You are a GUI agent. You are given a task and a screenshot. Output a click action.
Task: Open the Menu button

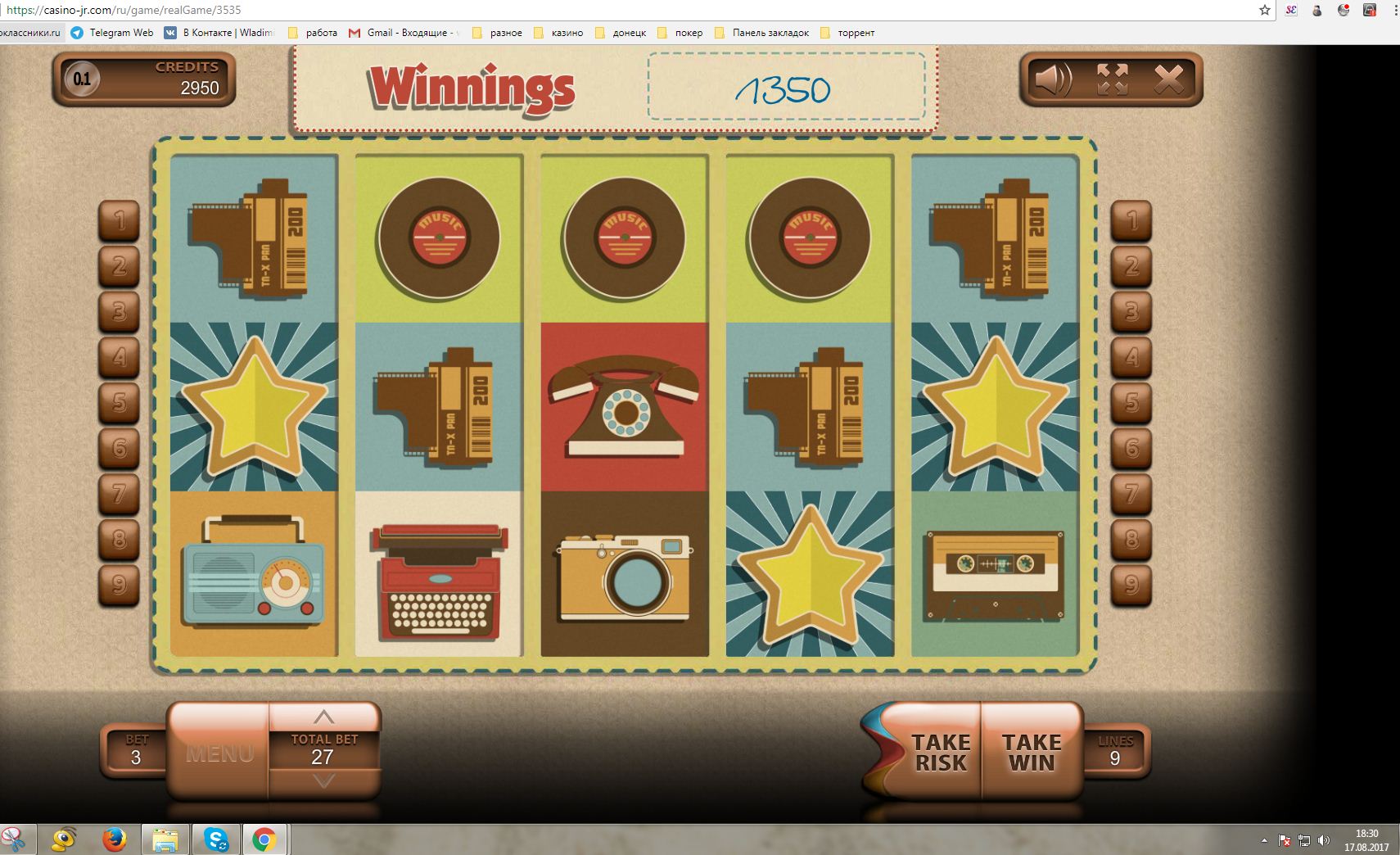pyautogui.click(x=219, y=753)
